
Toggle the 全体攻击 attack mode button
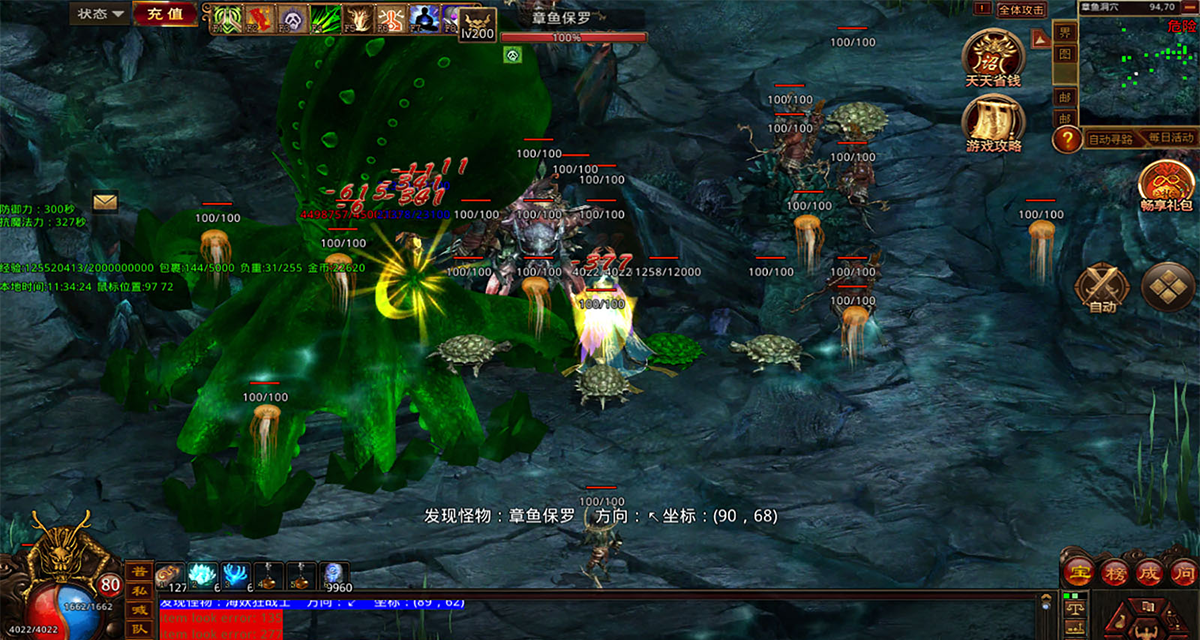[x=1021, y=10]
